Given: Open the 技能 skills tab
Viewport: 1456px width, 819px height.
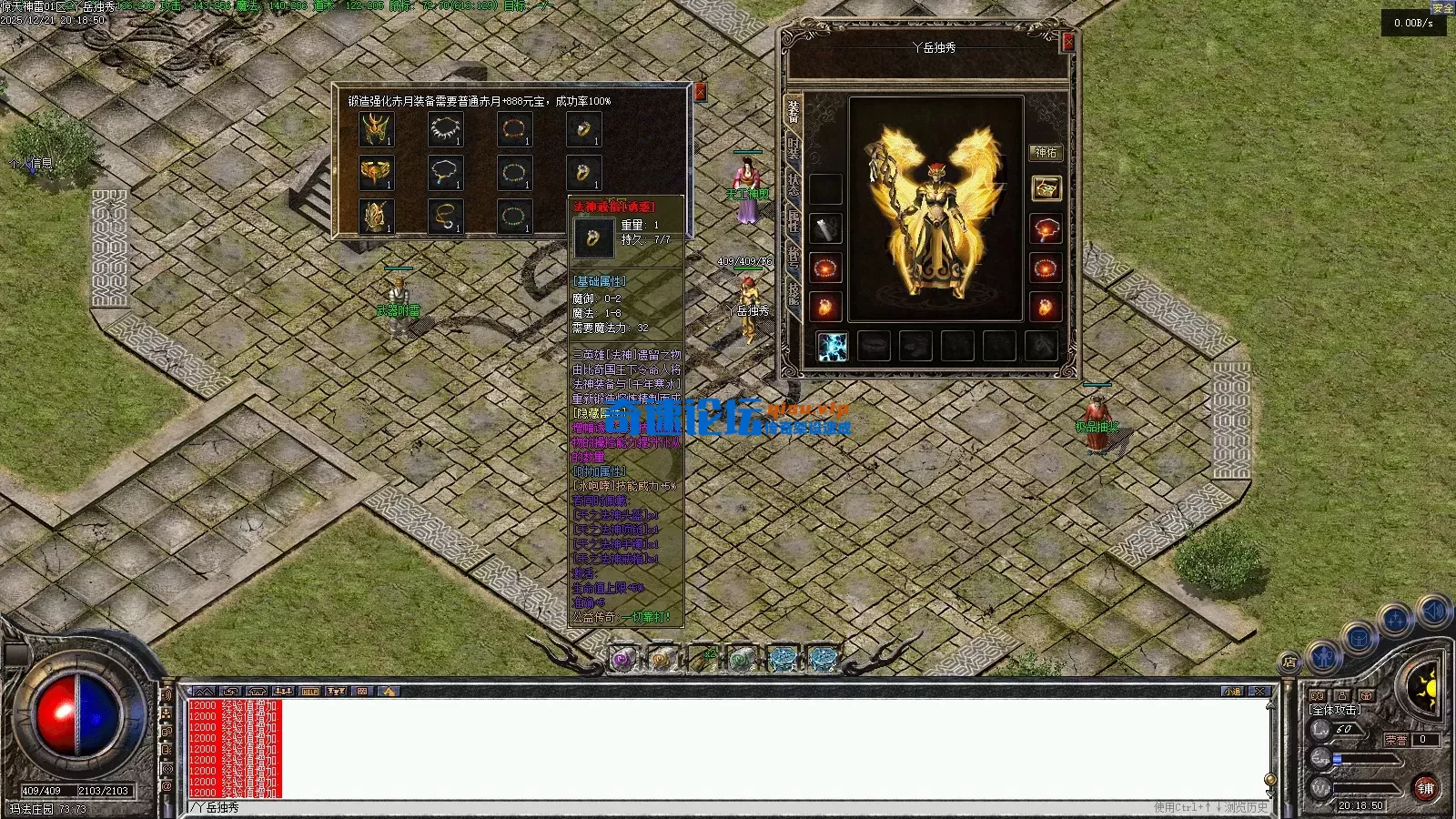Looking at the screenshot, I should 794,293.
